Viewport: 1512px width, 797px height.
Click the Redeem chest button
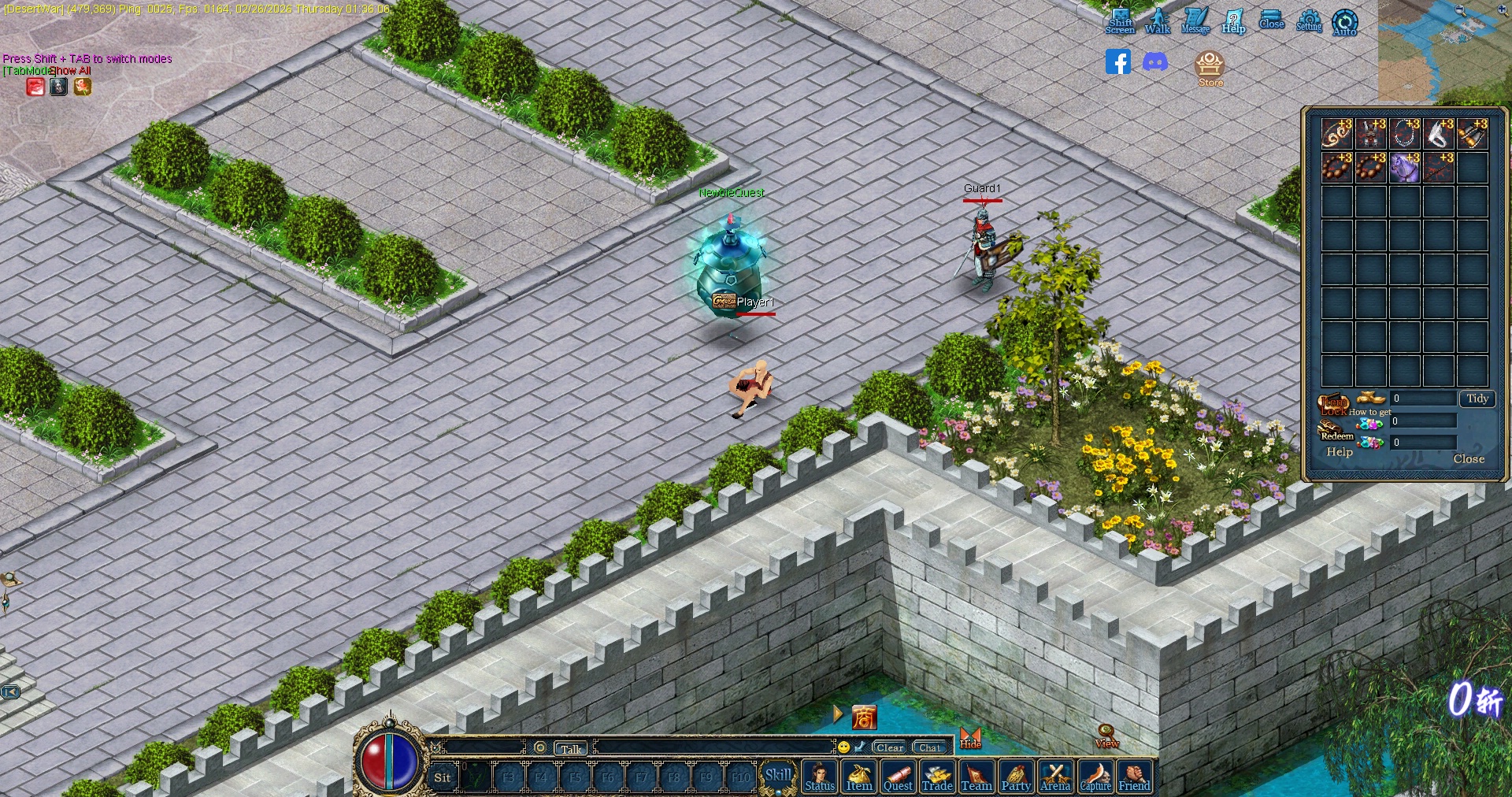1336,431
